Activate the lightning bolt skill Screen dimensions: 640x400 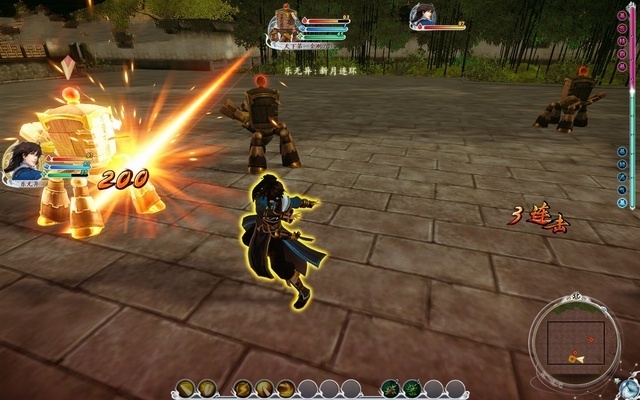(x=242, y=388)
